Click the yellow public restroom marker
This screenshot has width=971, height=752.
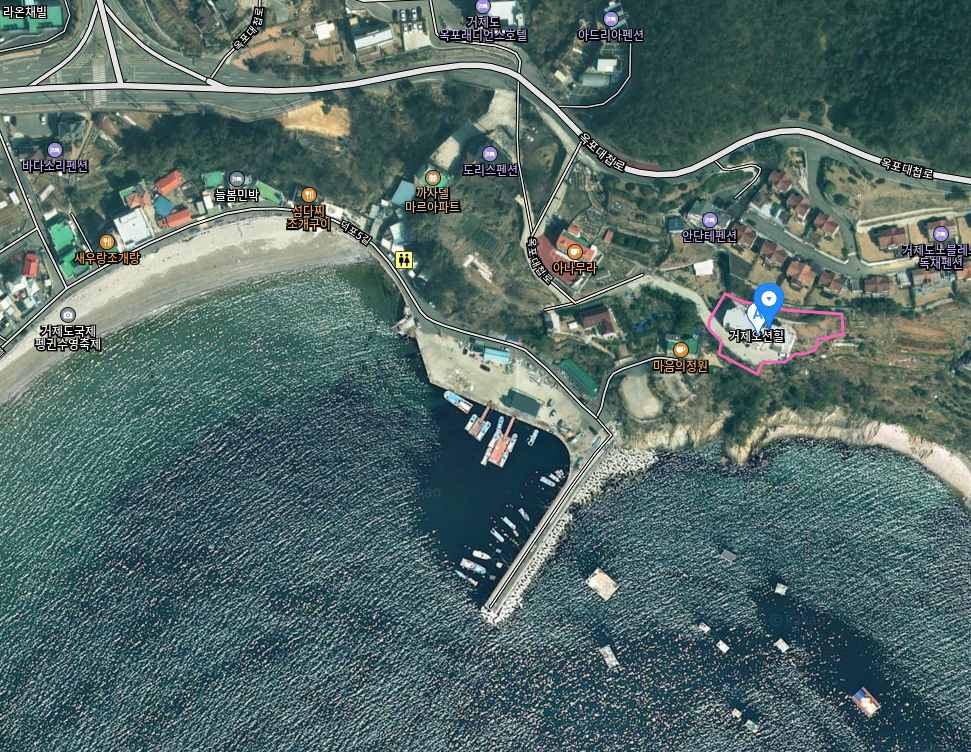coord(404,260)
